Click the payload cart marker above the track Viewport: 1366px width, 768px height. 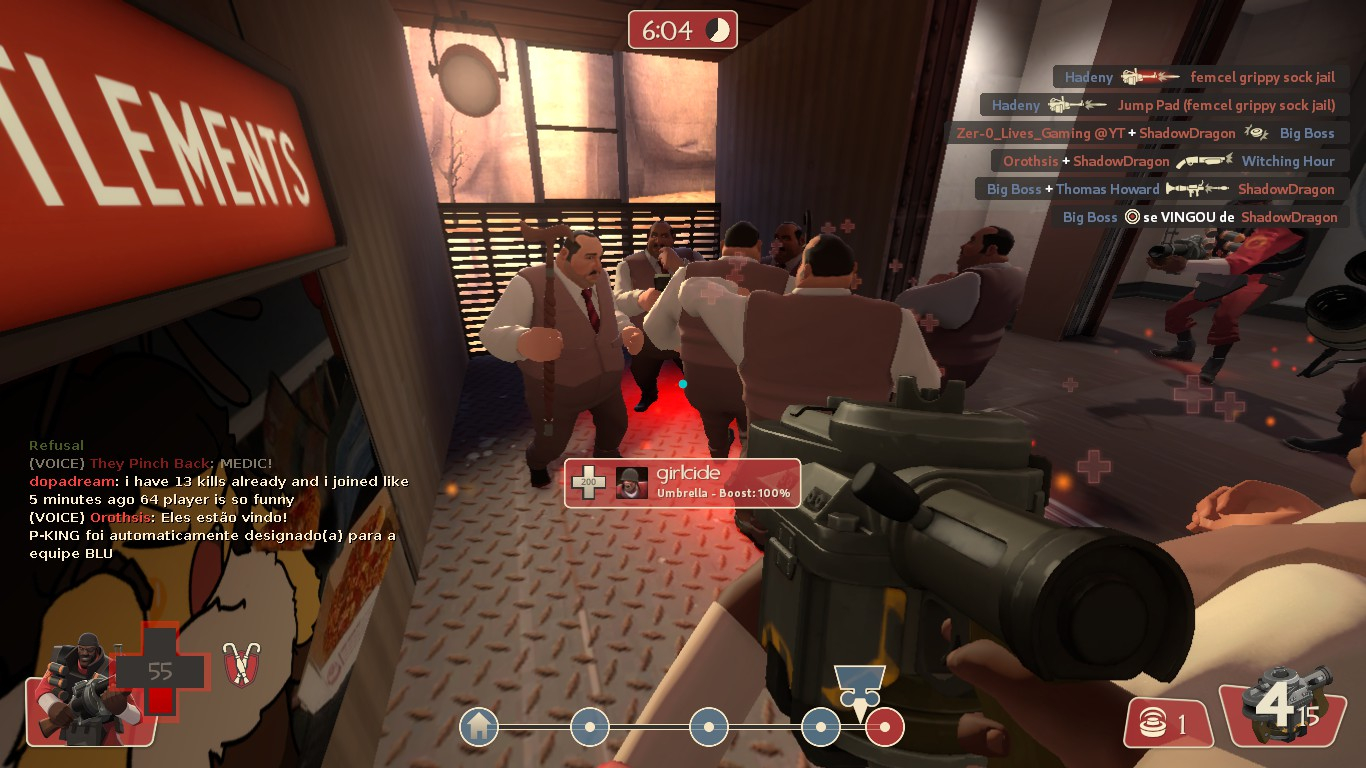[859, 687]
